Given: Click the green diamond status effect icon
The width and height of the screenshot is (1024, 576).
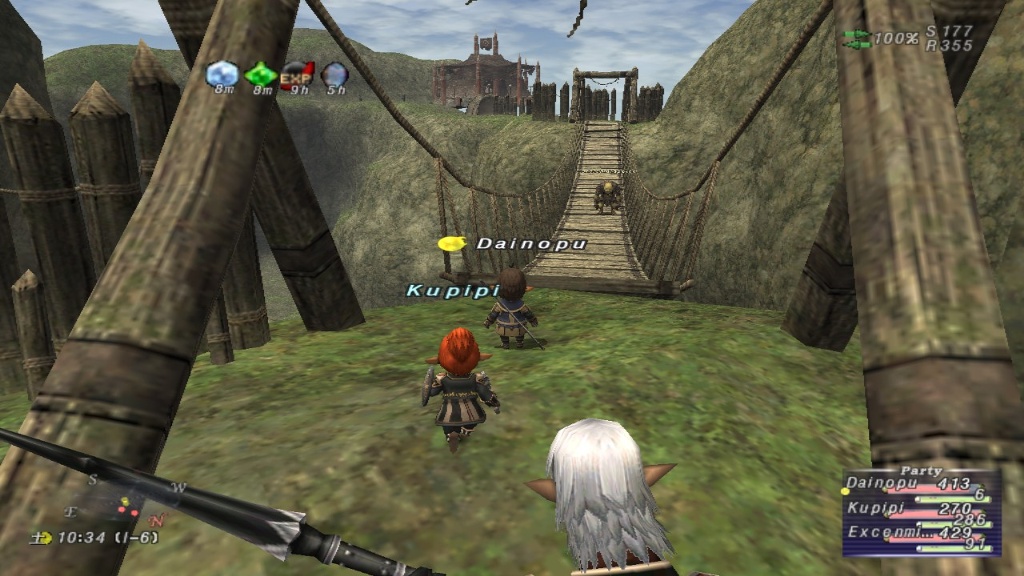Looking at the screenshot, I should click(x=261, y=74).
